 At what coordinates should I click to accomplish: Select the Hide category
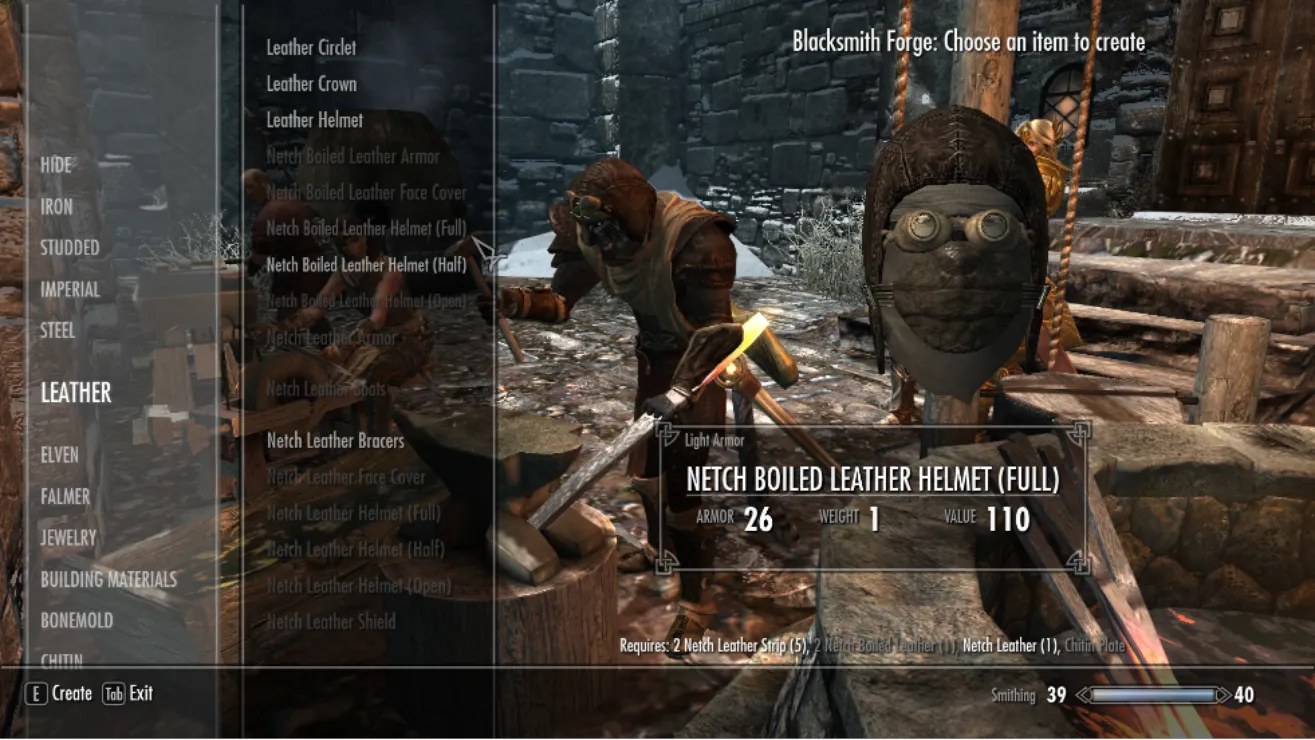(x=56, y=165)
